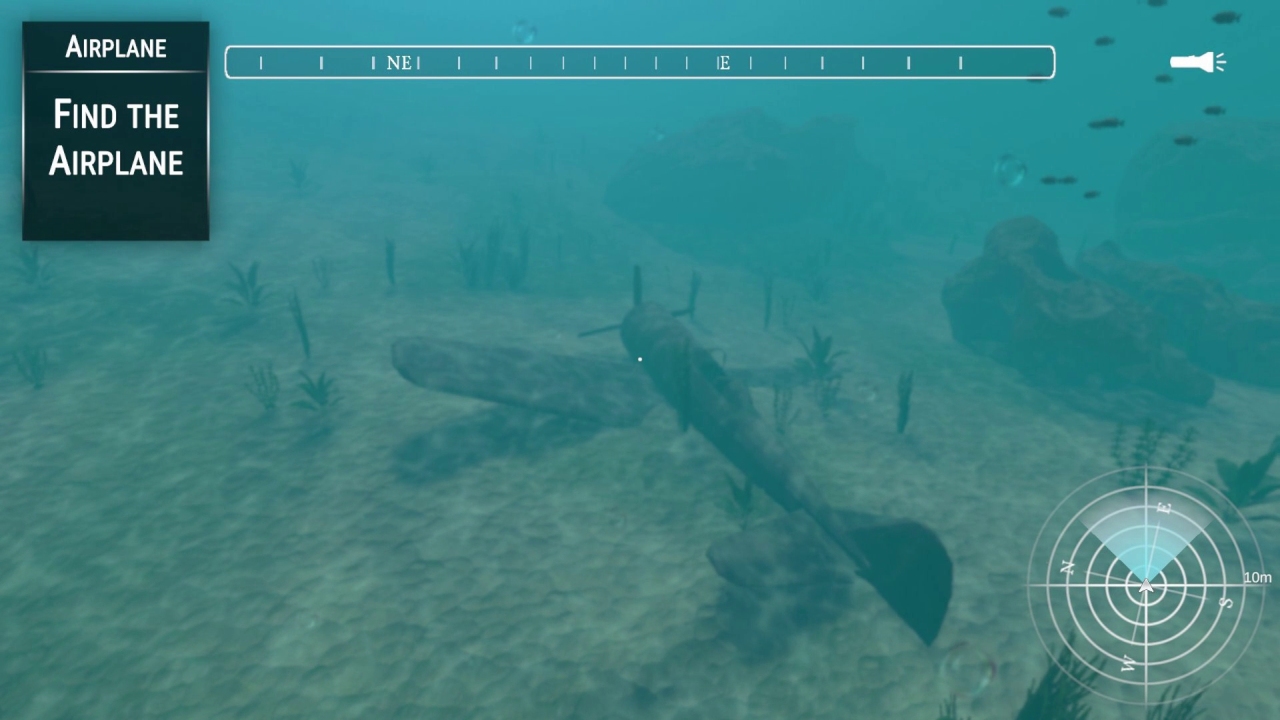
Task: Click the E label on the radar
Action: pos(1164,508)
